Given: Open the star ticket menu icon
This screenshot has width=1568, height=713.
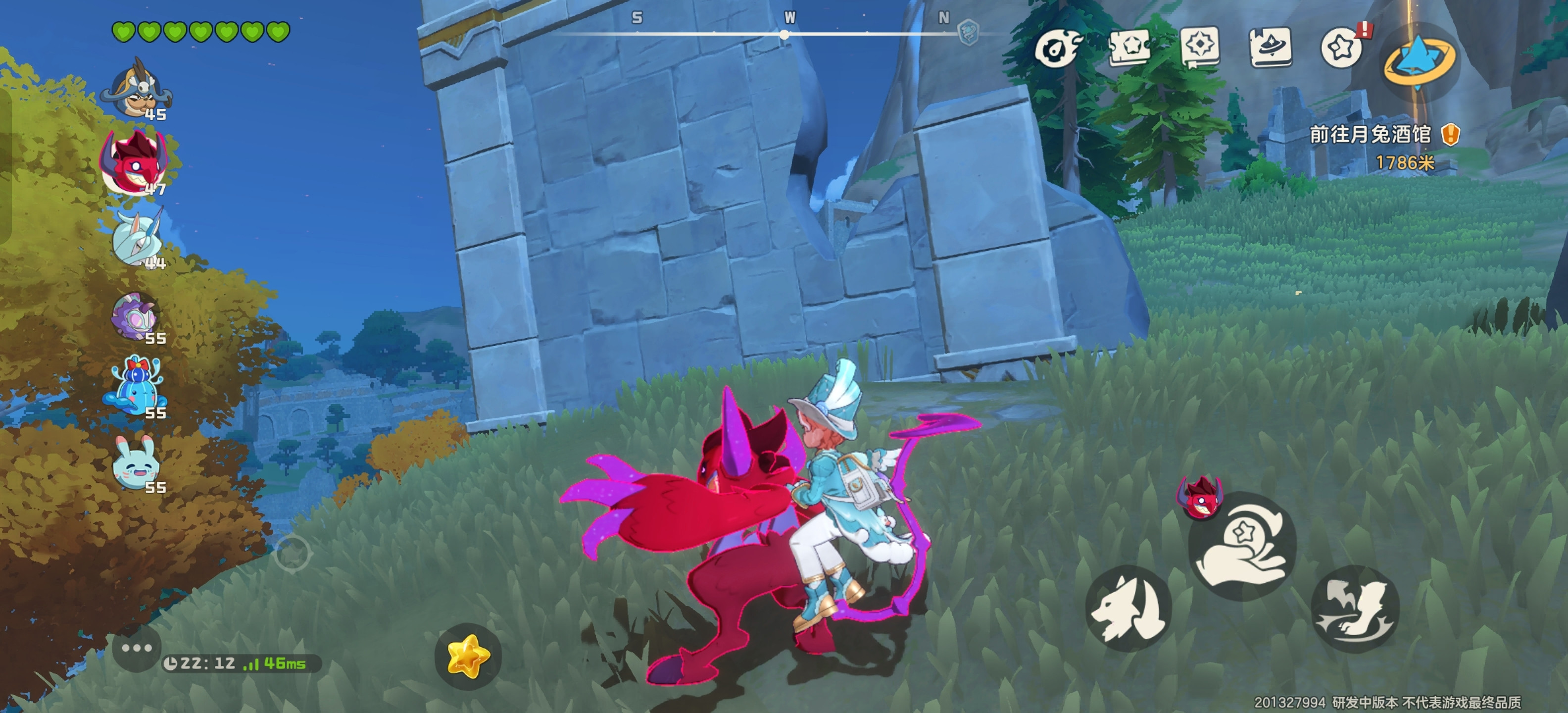Looking at the screenshot, I should click(x=1129, y=46).
